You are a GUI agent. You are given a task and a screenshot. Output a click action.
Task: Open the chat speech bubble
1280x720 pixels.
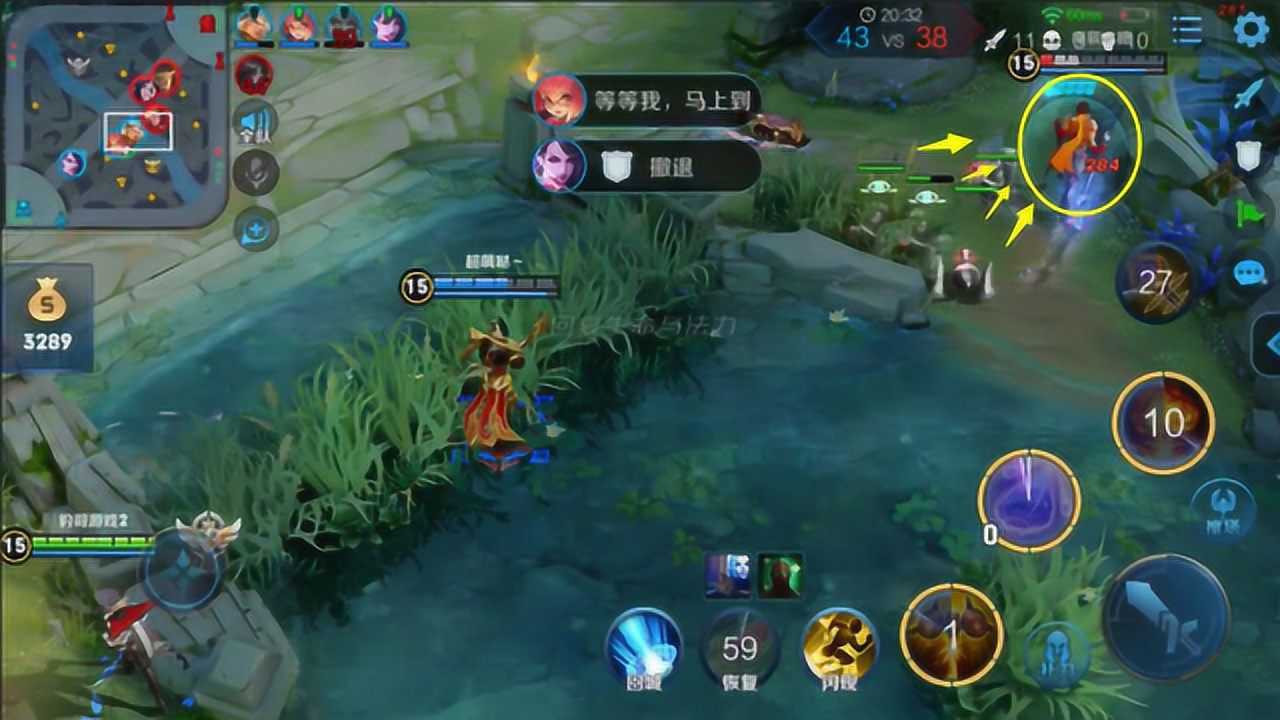[1250, 273]
